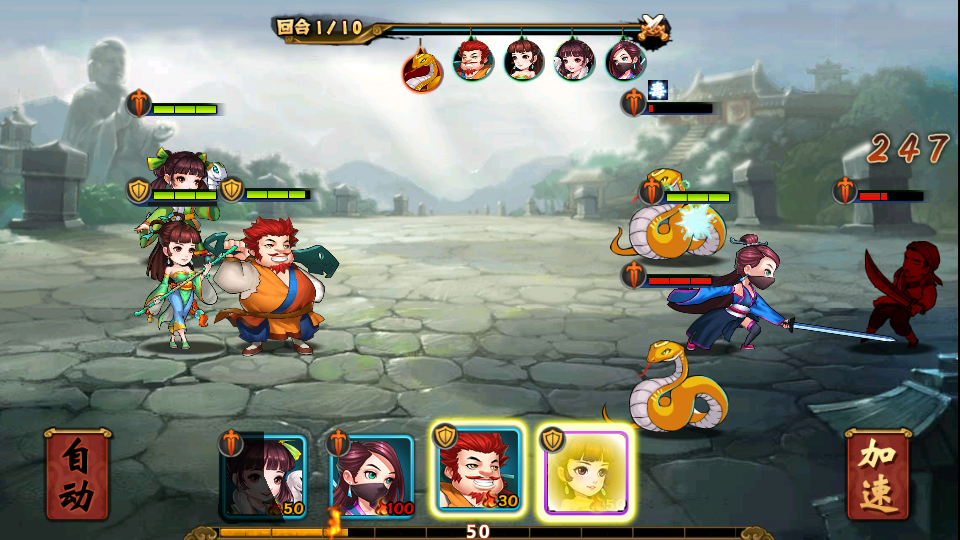The image size is (960, 540).
Task: Select the masked woman turn order portrait
Action: pyautogui.click(x=626, y=60)
